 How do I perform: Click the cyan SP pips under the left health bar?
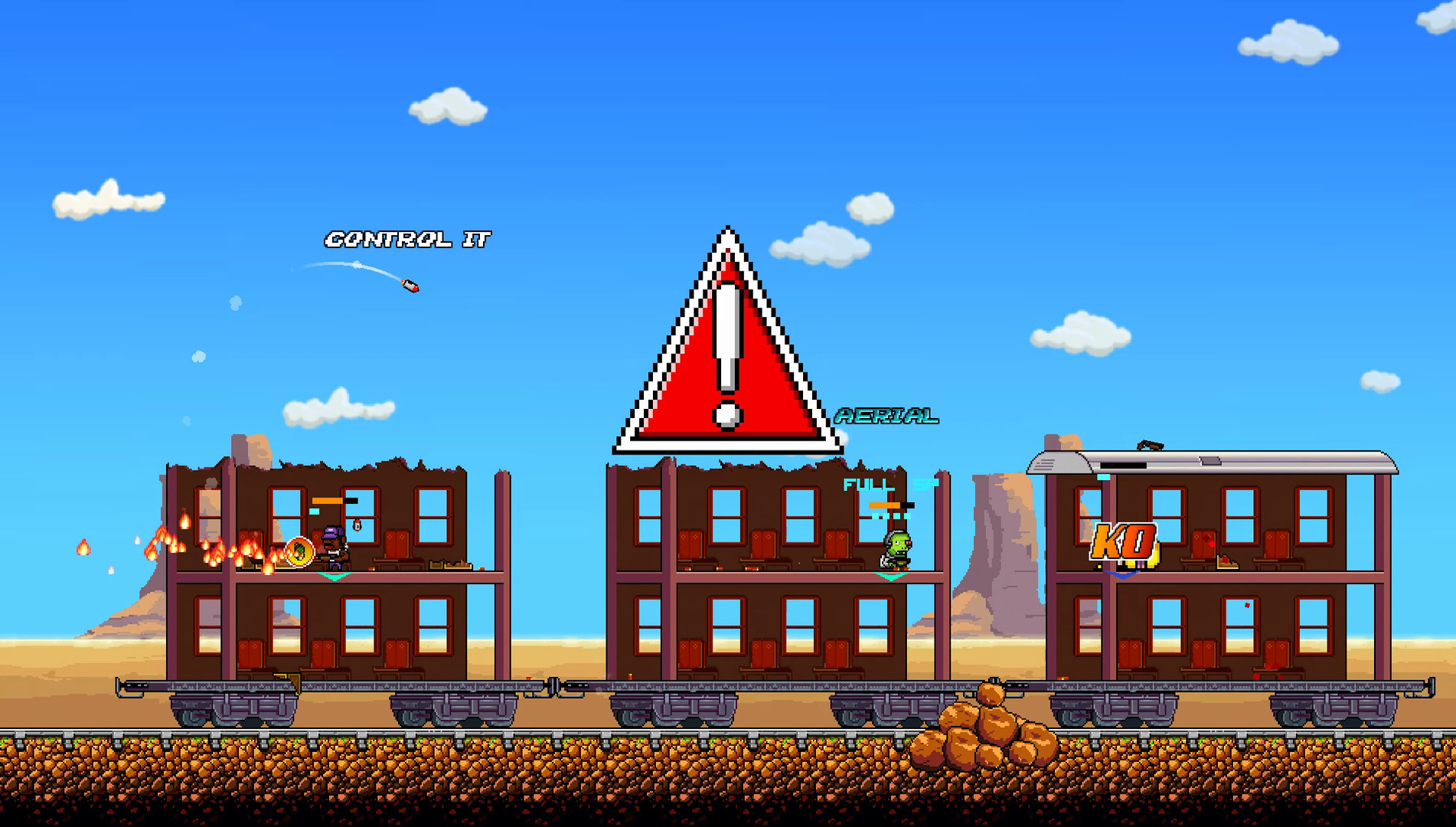click(314, 512)
